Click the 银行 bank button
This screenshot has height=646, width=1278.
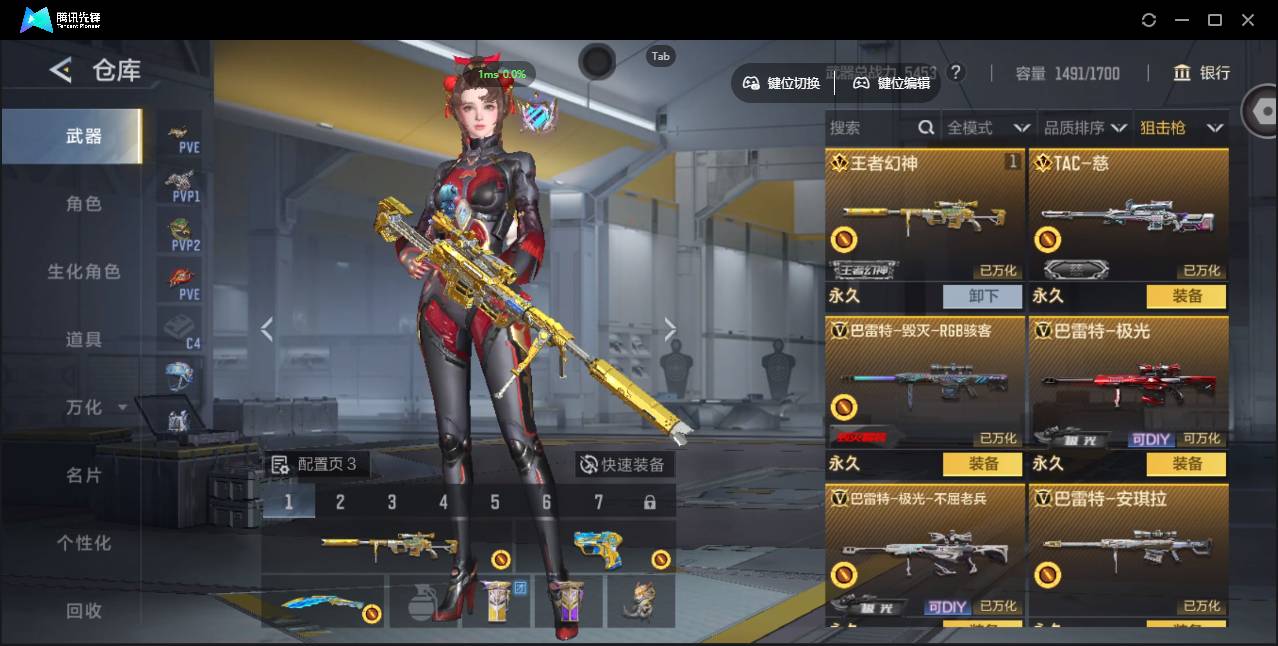(1202, 73)
